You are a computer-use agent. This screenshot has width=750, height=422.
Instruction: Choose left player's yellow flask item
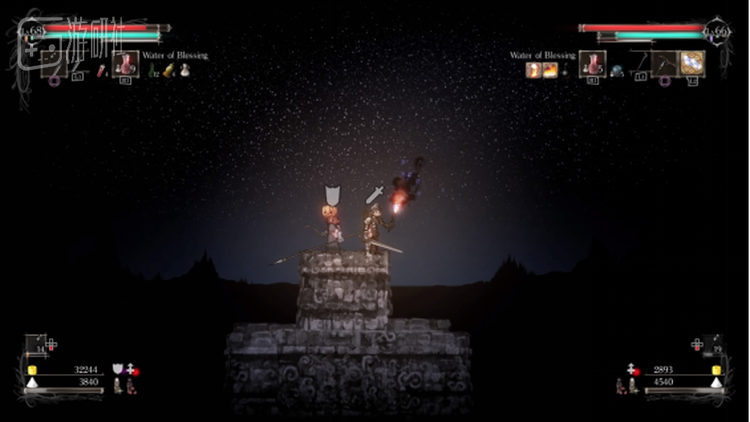click(x=168, y=70)
